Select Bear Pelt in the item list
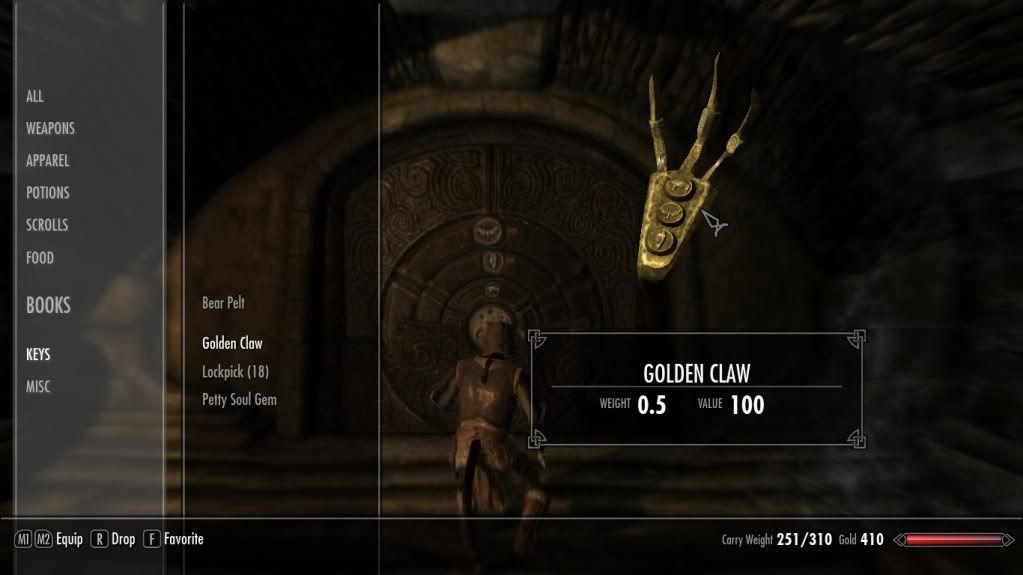Viewport: 1023px width, 575px height. coord(223,303)
